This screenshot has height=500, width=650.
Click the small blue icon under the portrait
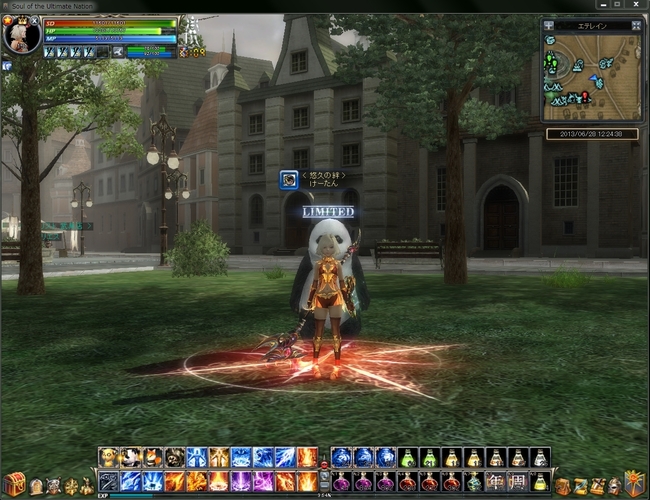pos(6,65)
